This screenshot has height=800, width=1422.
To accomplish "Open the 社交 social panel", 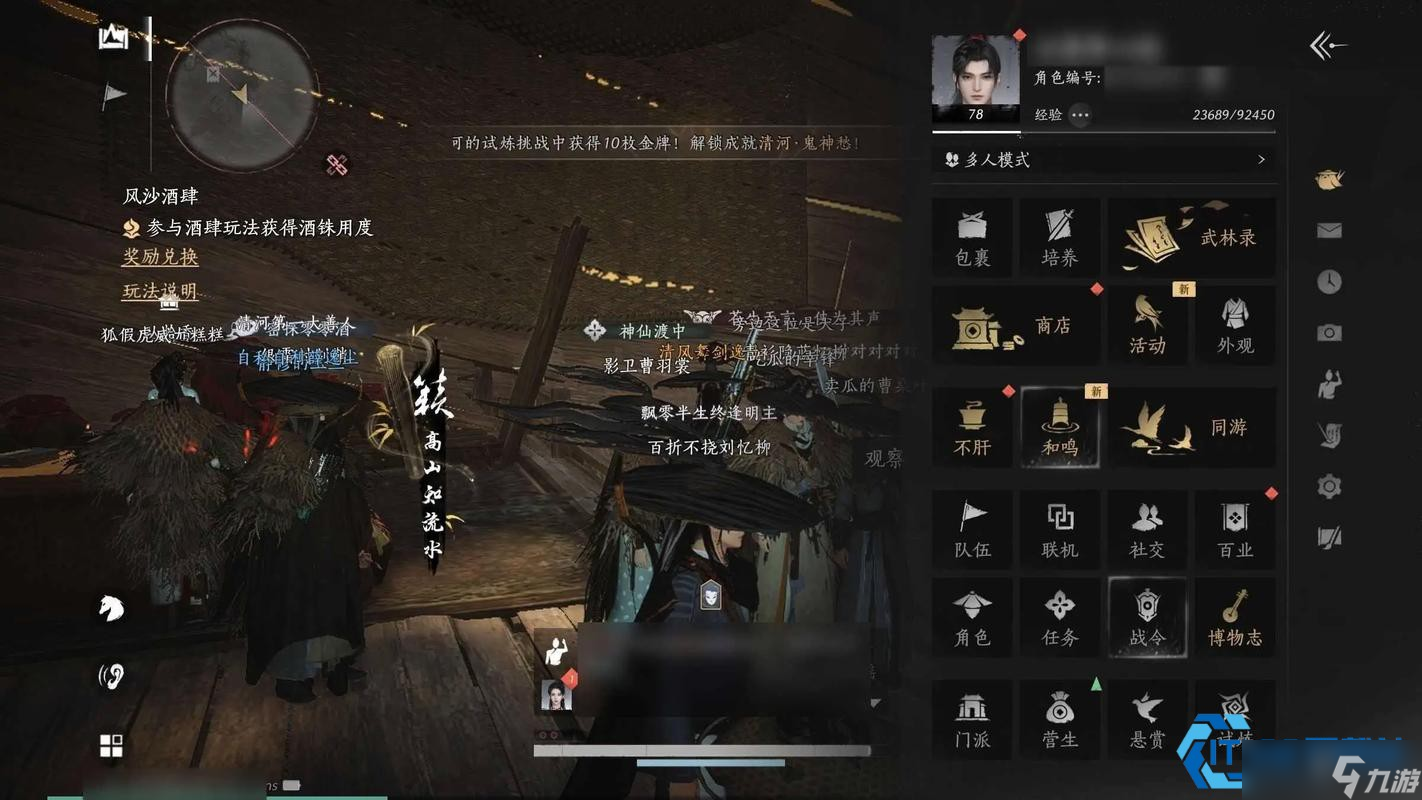I will [x=1147, y=530].
